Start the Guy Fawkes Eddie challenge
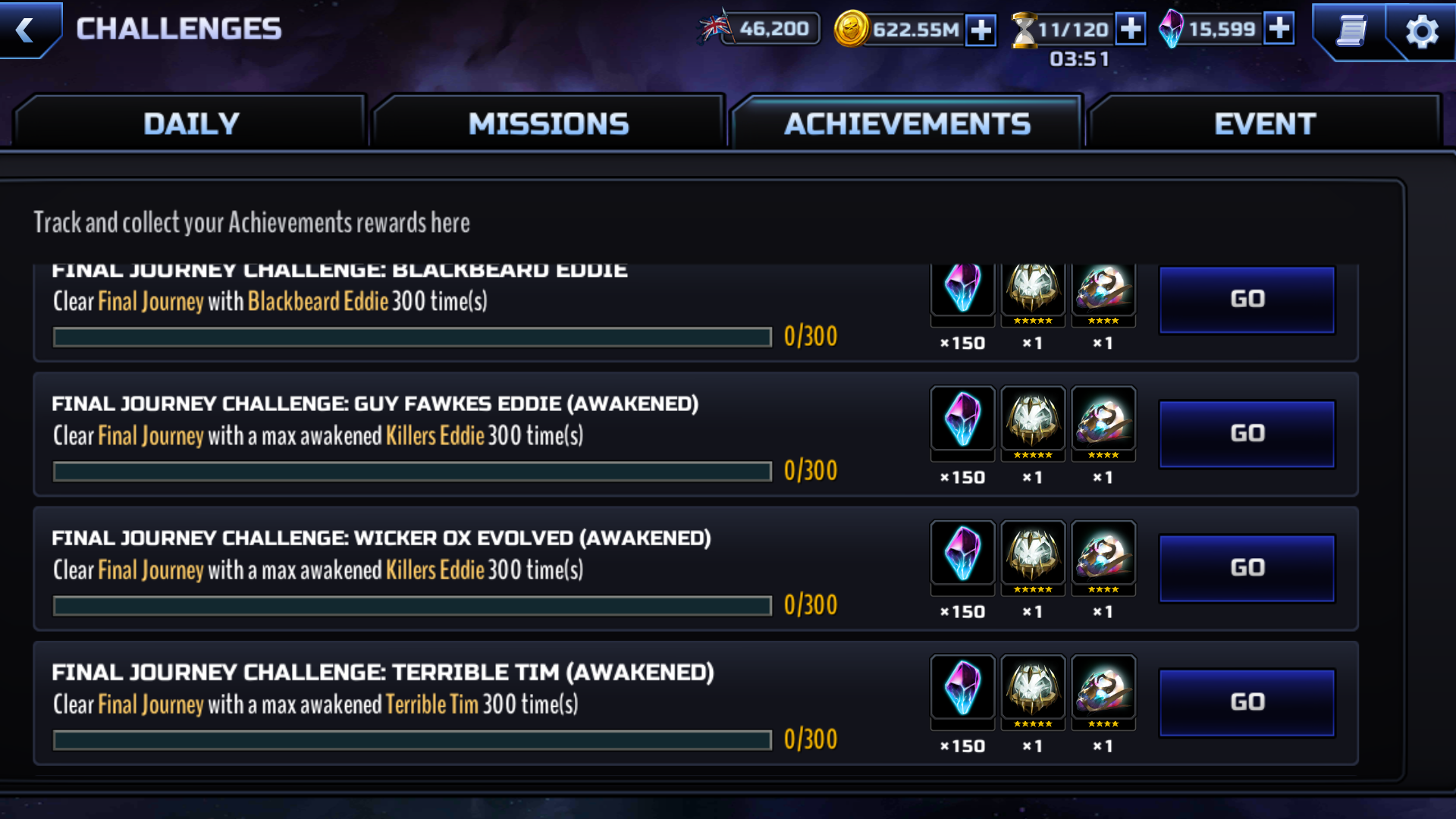The image size is (1456, 819). [1247, 433]
